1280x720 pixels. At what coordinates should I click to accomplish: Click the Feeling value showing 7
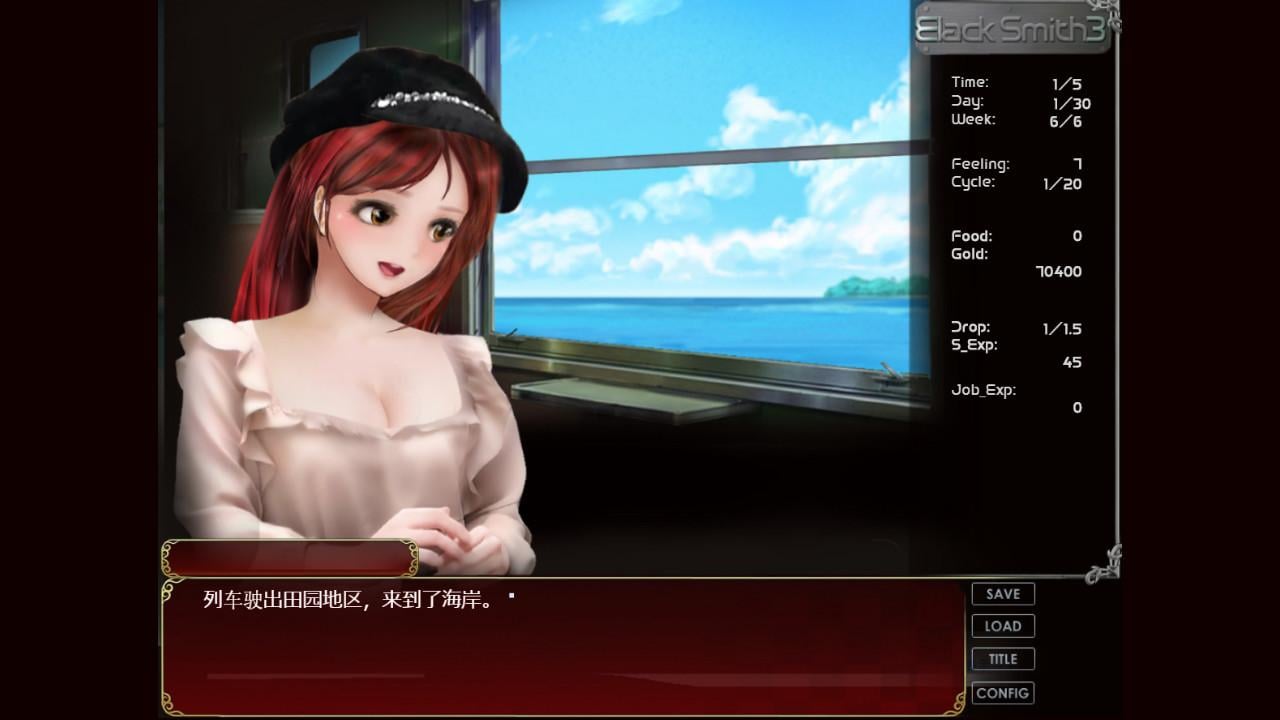point(1076,163)
